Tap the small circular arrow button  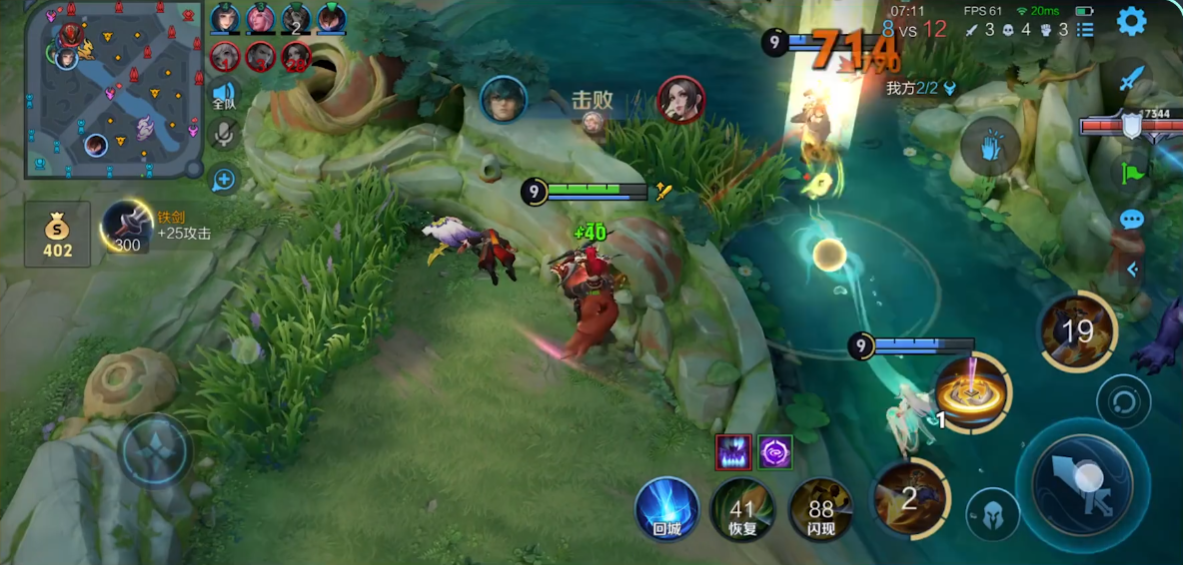point(1123,402)
